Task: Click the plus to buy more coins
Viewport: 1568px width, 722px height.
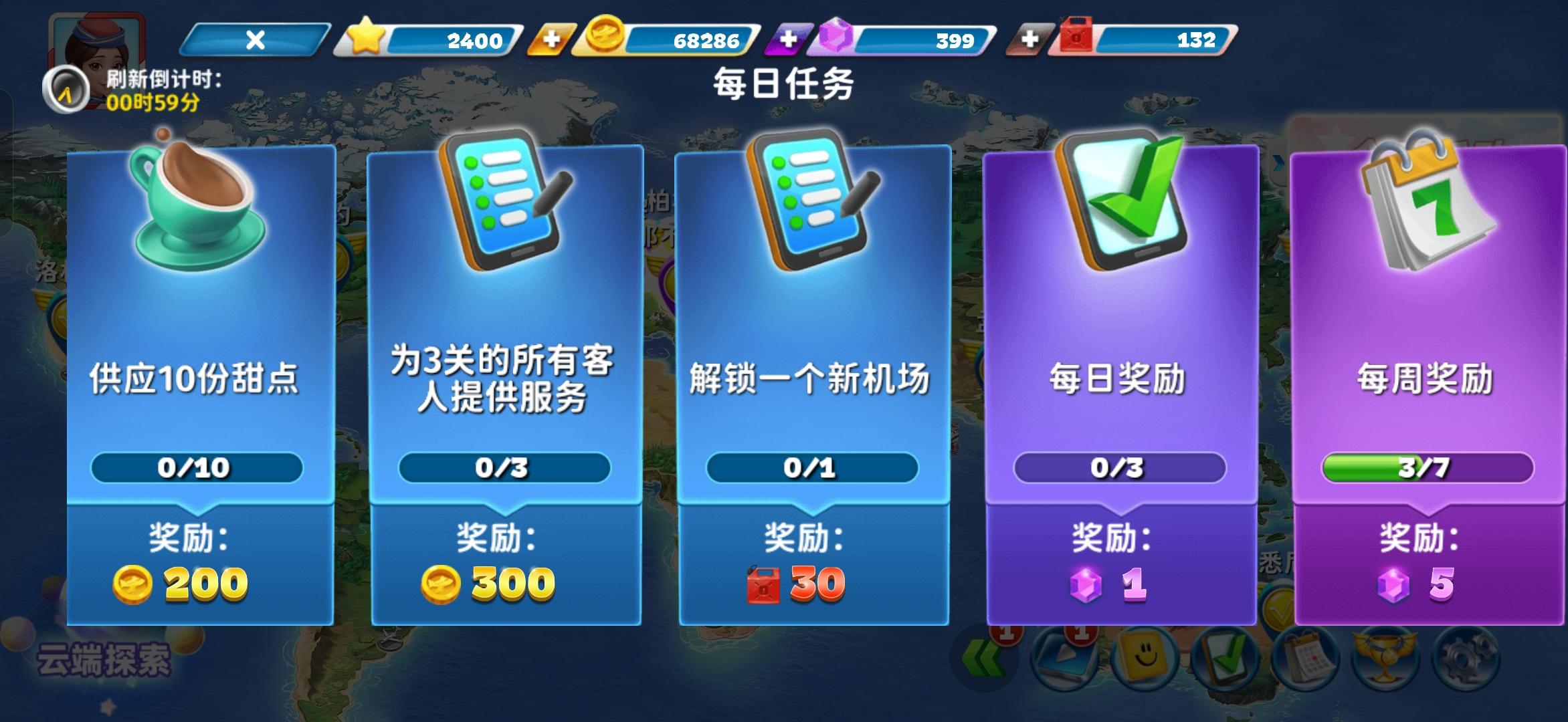Action: [551, 40]
